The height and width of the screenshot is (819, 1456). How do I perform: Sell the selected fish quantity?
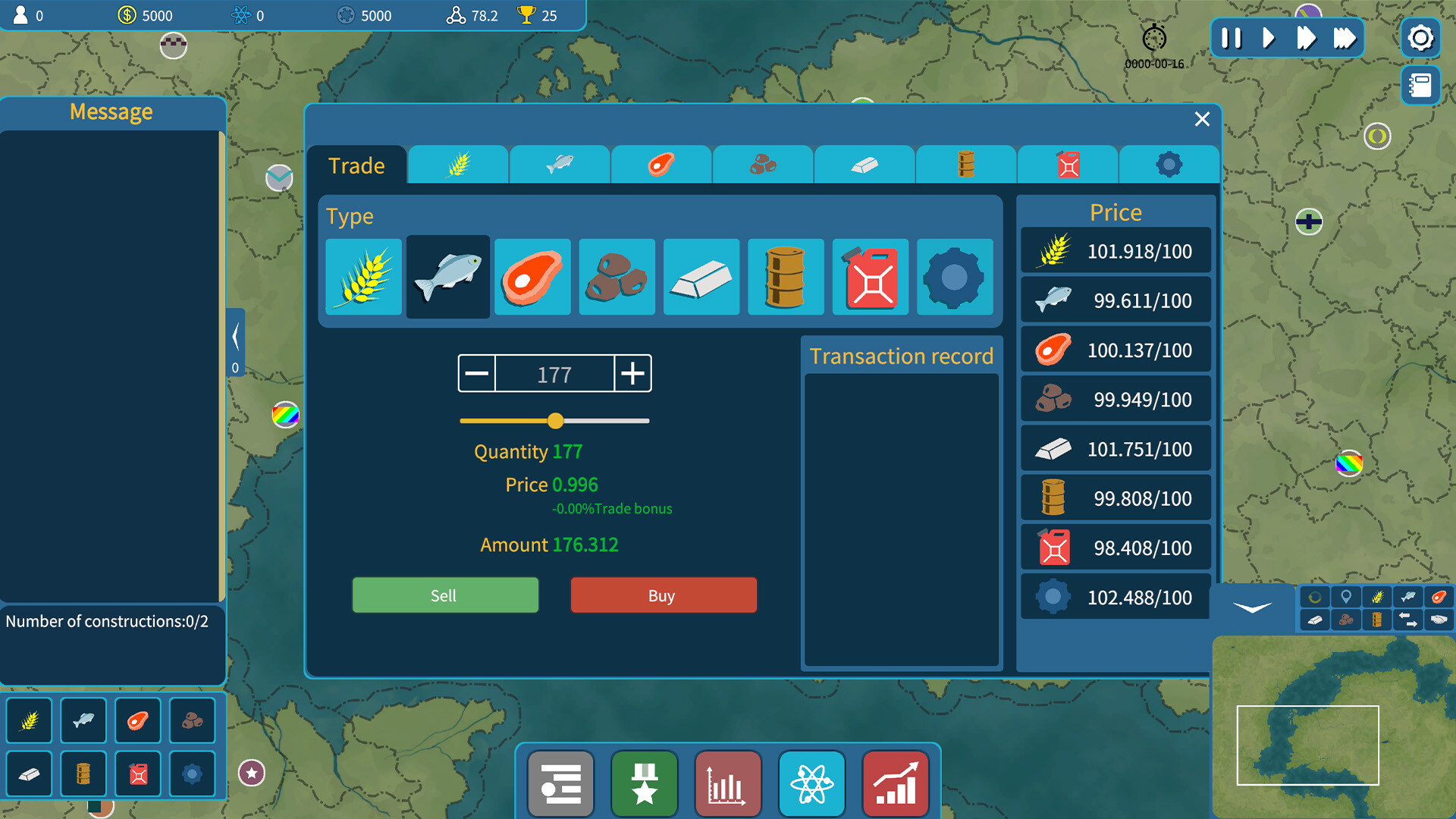(x=445, y=595)
